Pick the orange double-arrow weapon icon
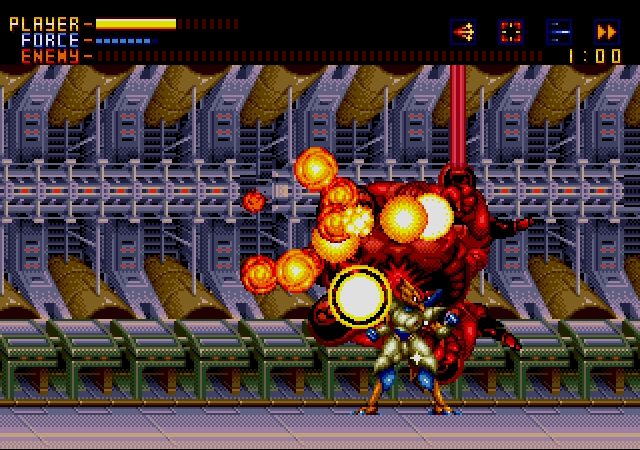 [607, 31]
